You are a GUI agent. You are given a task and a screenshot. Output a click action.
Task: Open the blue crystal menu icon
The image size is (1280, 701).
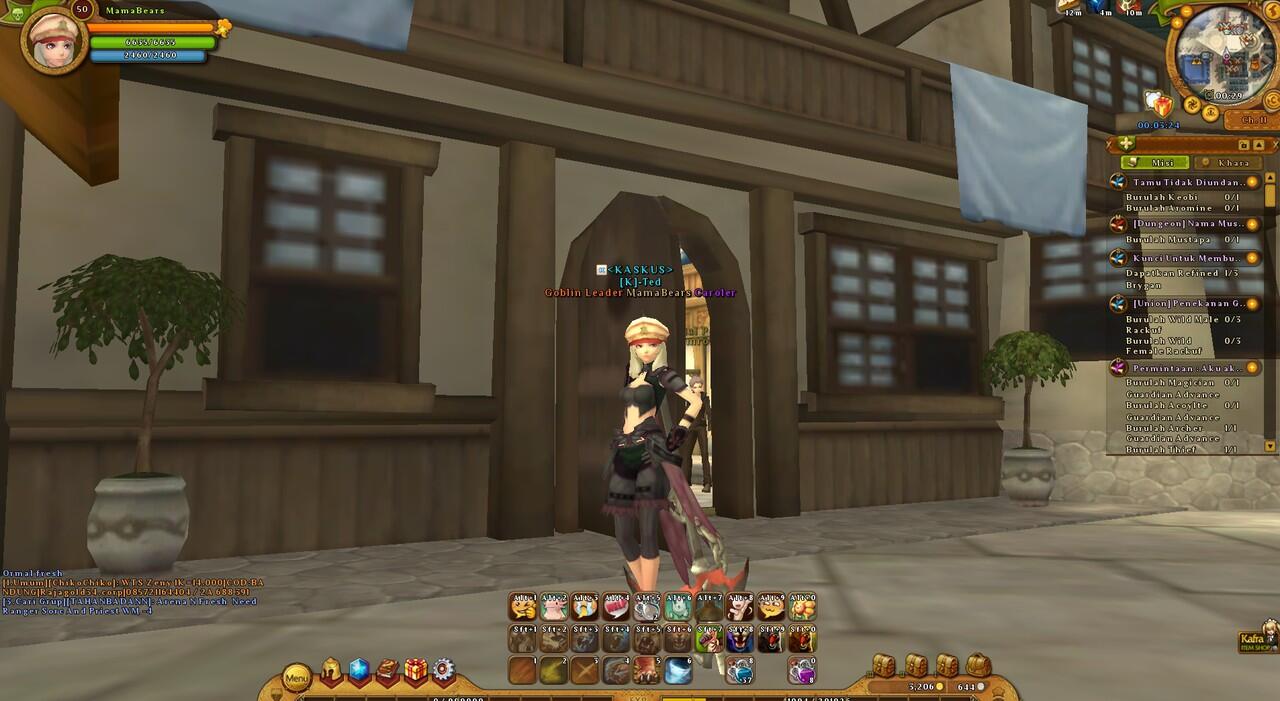point(359,671)
